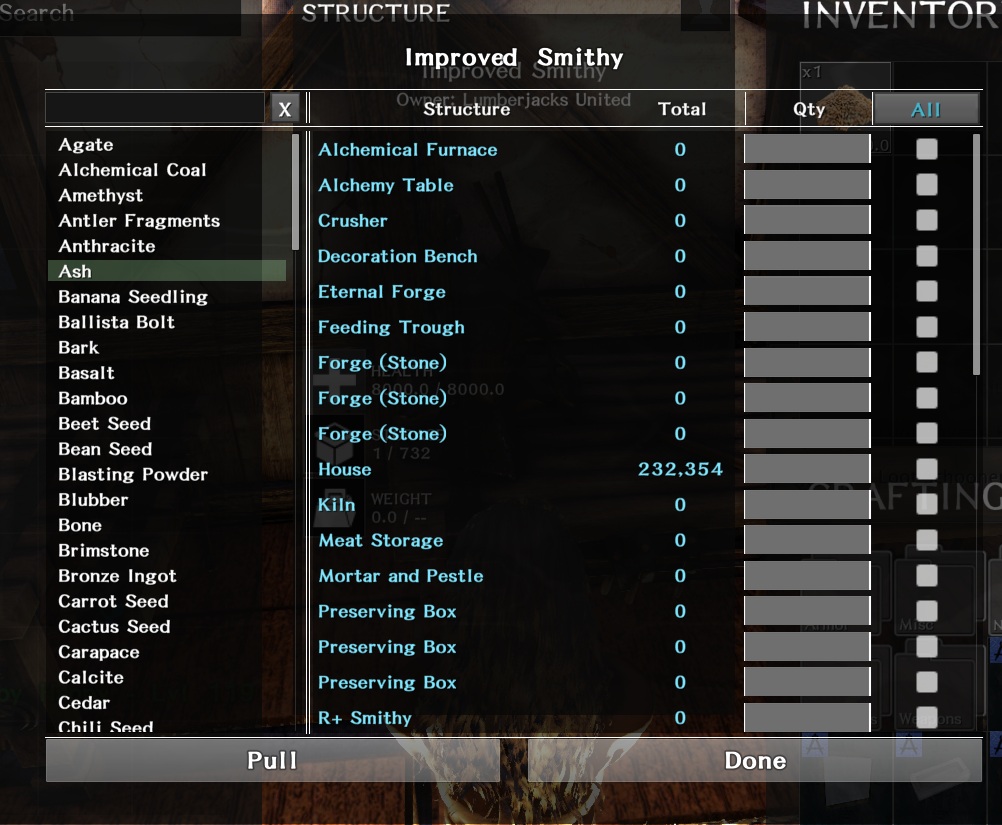Select Brimstone from the resource list
Viewport: 1002px width, 825px height.
pos(104,551)
